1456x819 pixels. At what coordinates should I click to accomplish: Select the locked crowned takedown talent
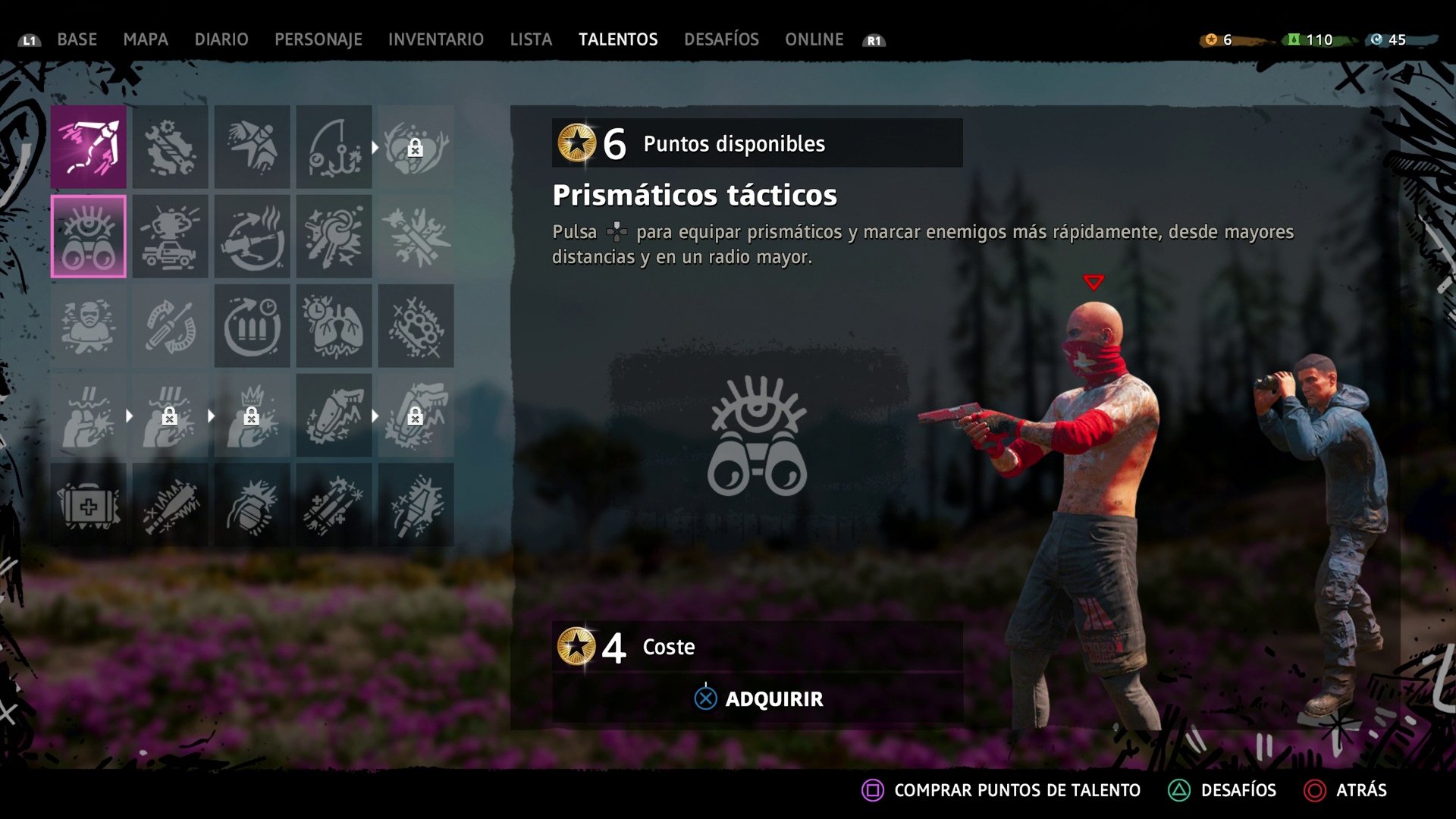coord(253,416)
